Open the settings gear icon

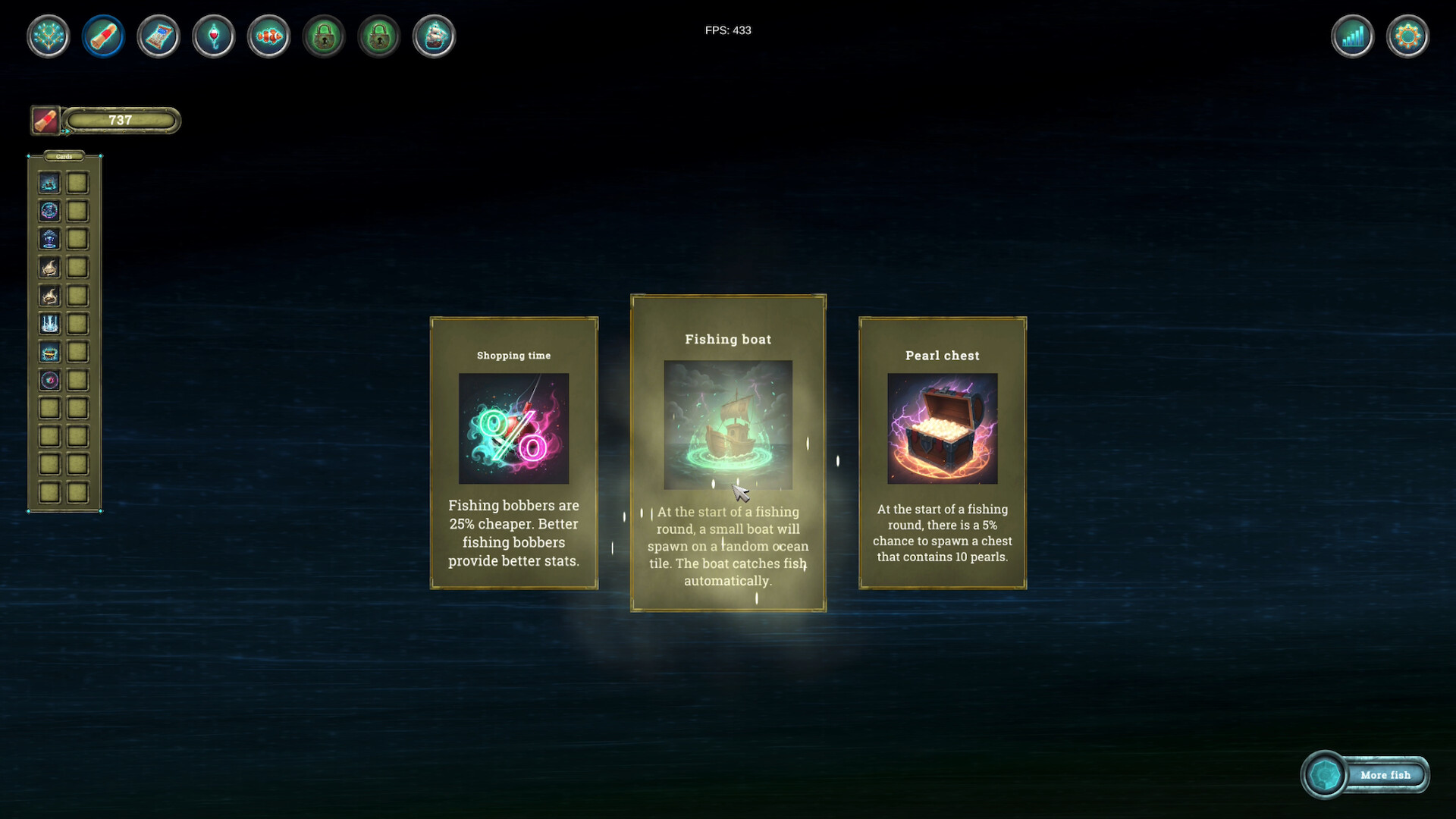coord(1407,36)
